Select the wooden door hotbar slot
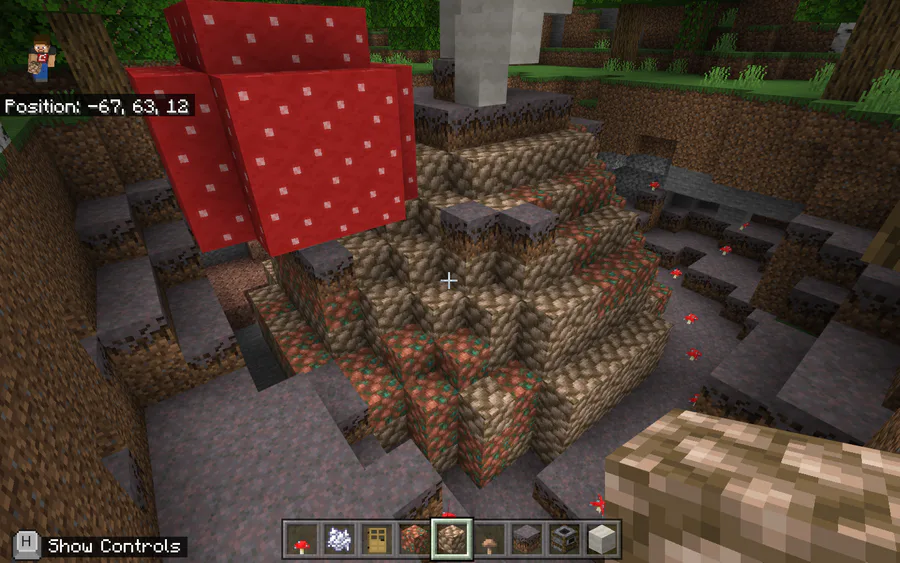The width and height of the screenshot is (900, 563). click(376, 539)
